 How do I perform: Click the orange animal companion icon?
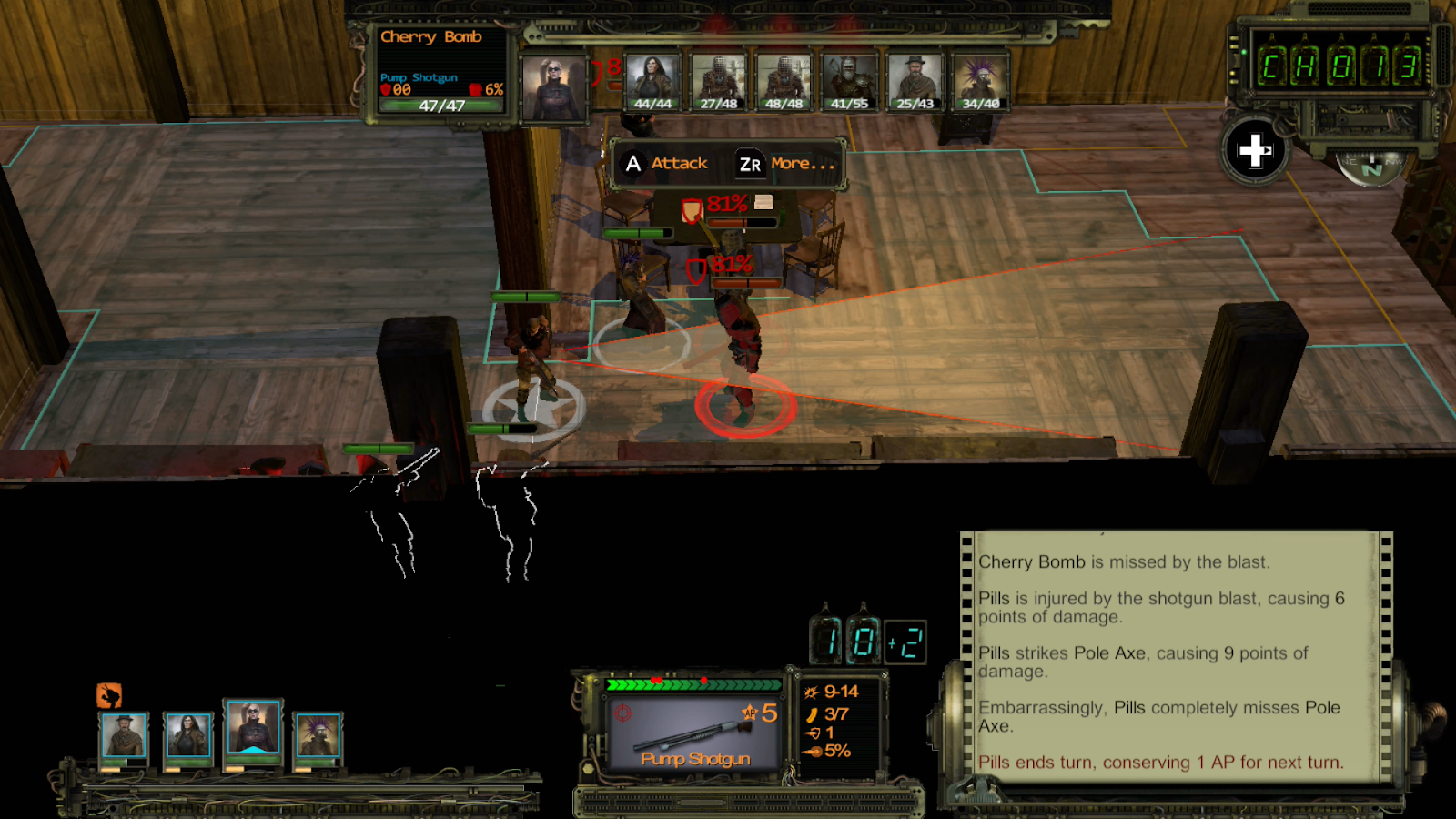[x=109, y=697]
